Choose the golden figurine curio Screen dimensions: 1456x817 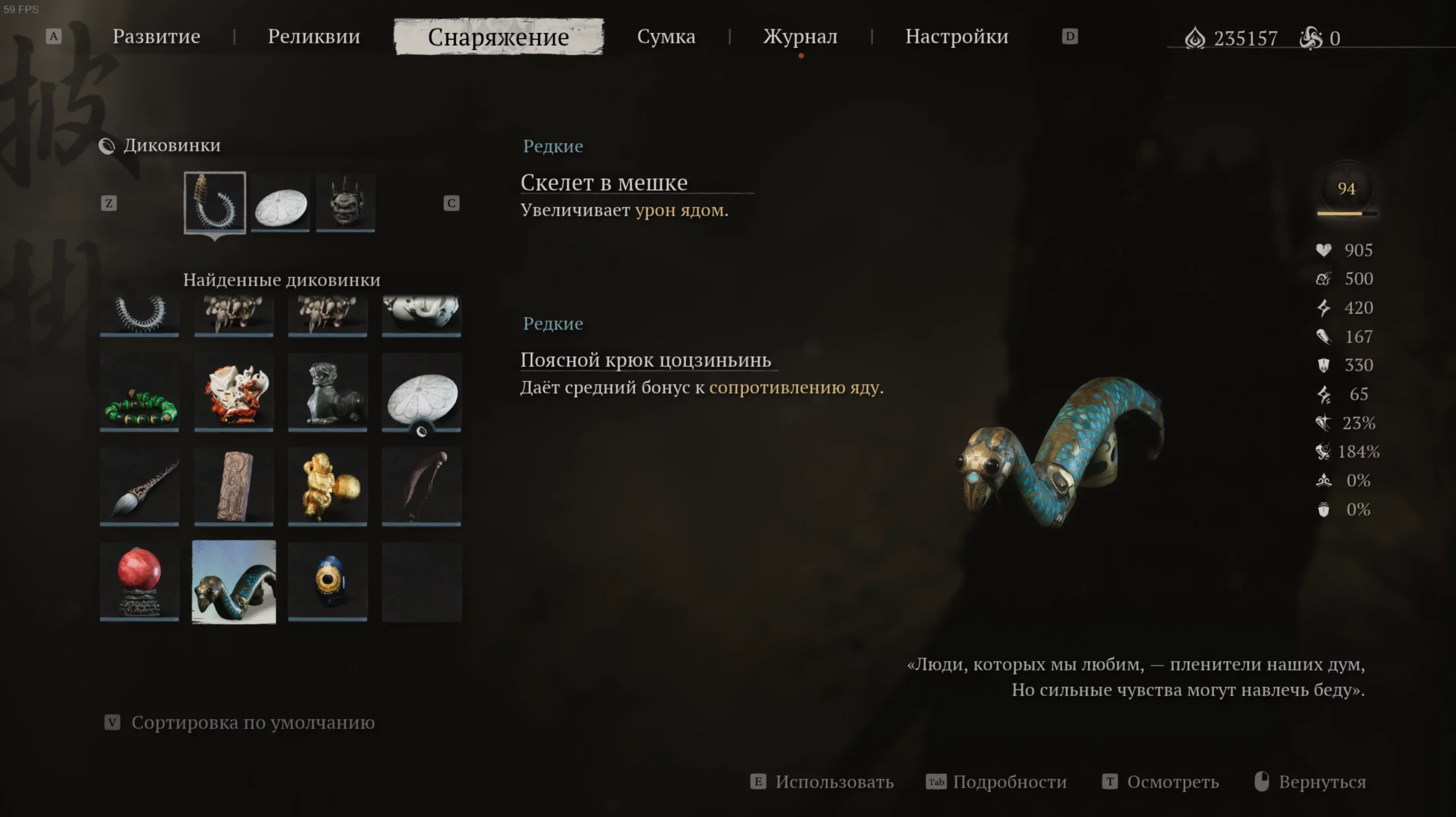(x=328, y=486)
